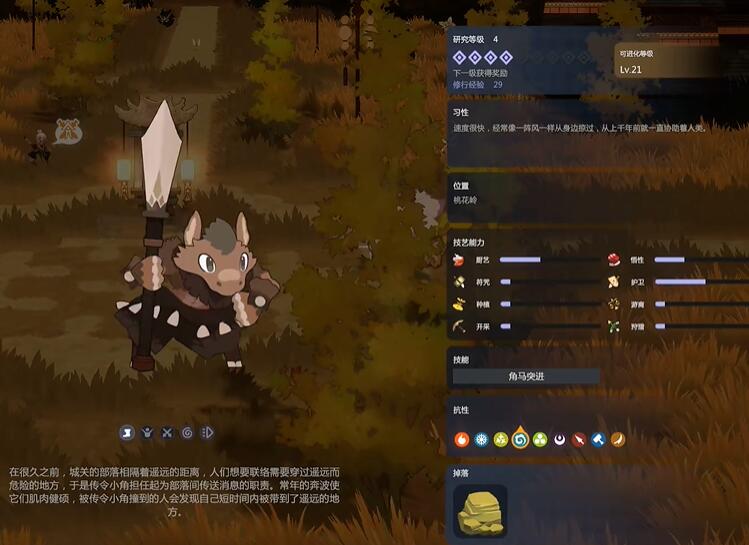The image size is (749, 545).
Task: Select the 角马突进 skill button
Action: (526, 377)
